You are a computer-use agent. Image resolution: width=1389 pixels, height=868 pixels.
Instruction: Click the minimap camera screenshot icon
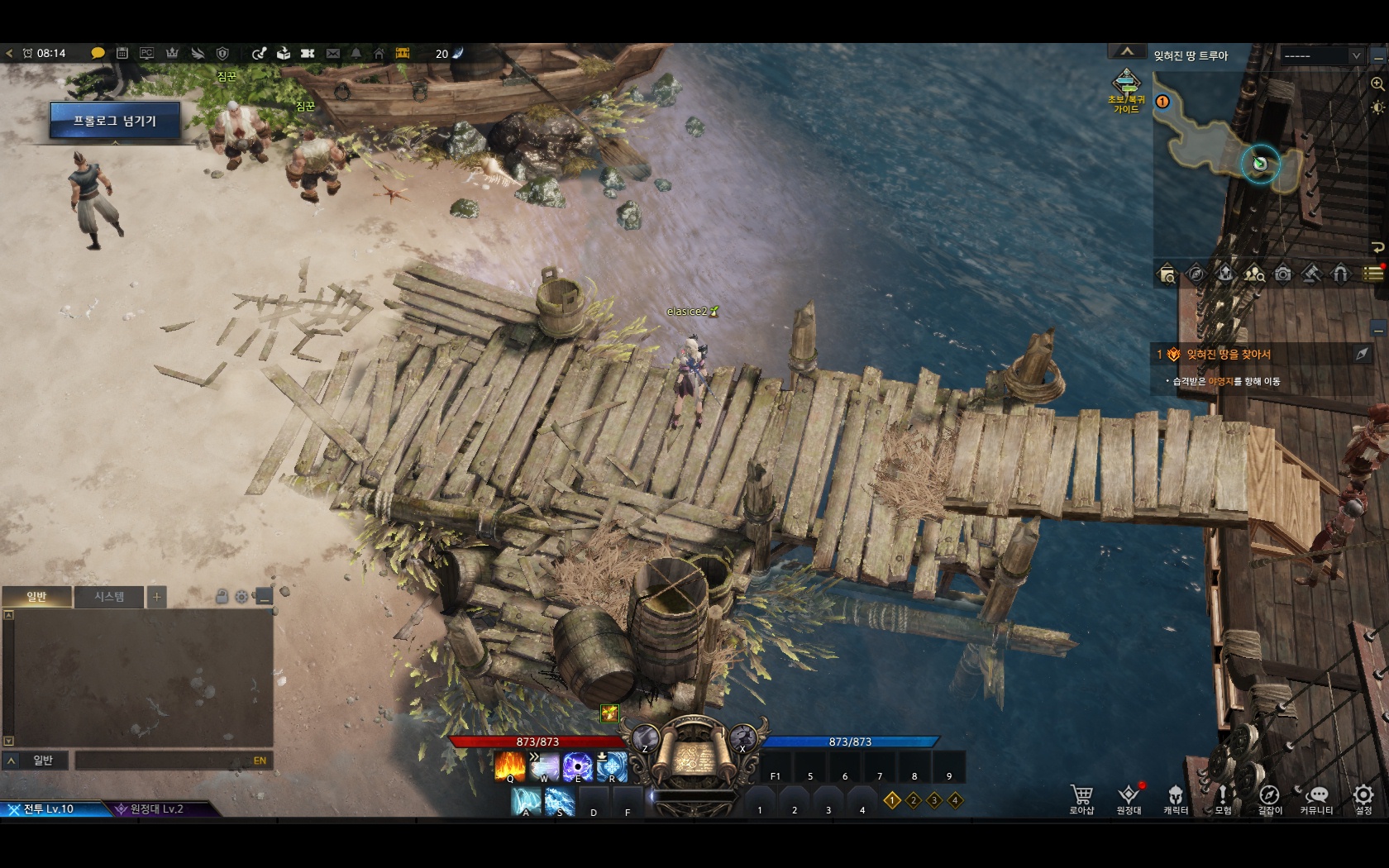coord(1282,274)
